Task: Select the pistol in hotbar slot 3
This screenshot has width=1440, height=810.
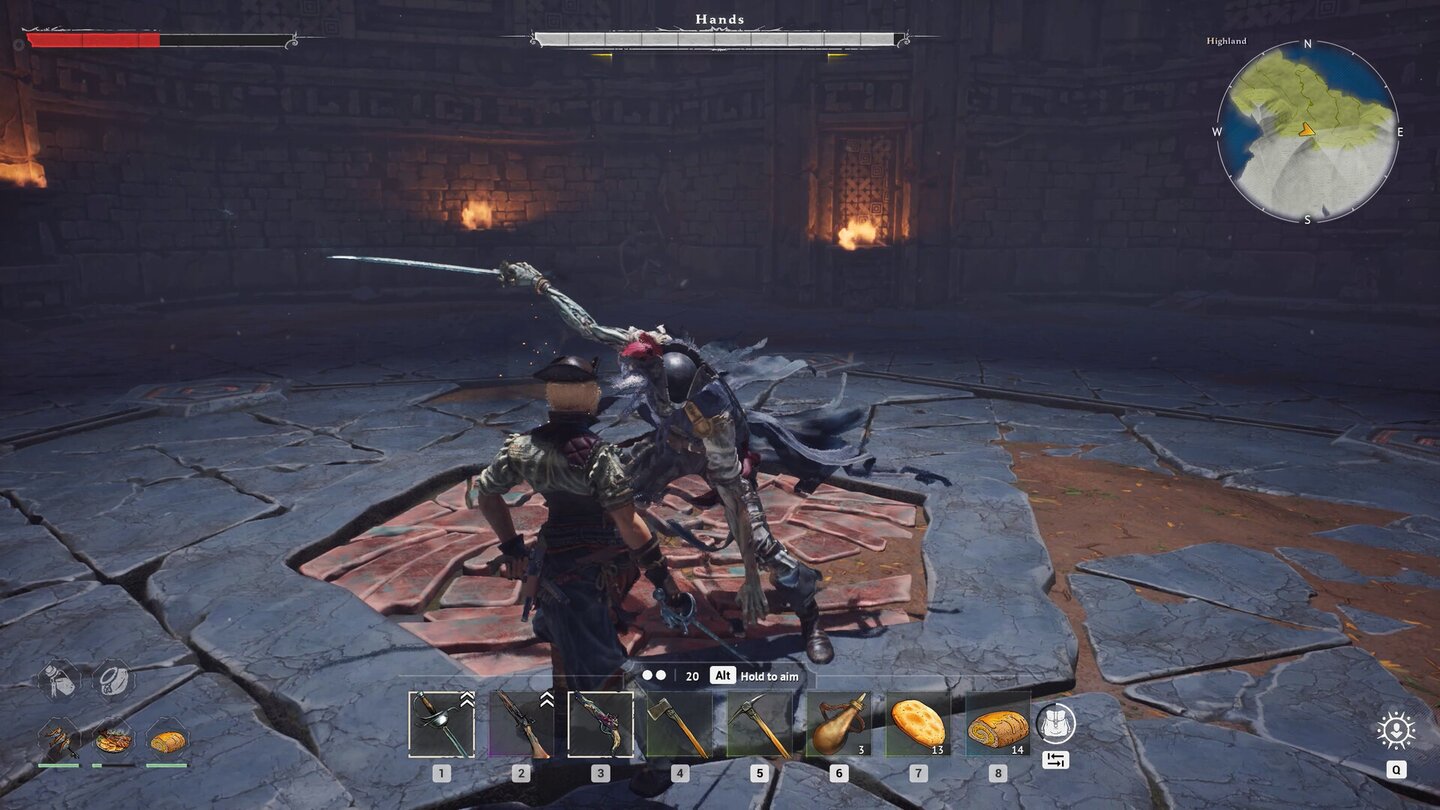Action: tap(600, 723)
